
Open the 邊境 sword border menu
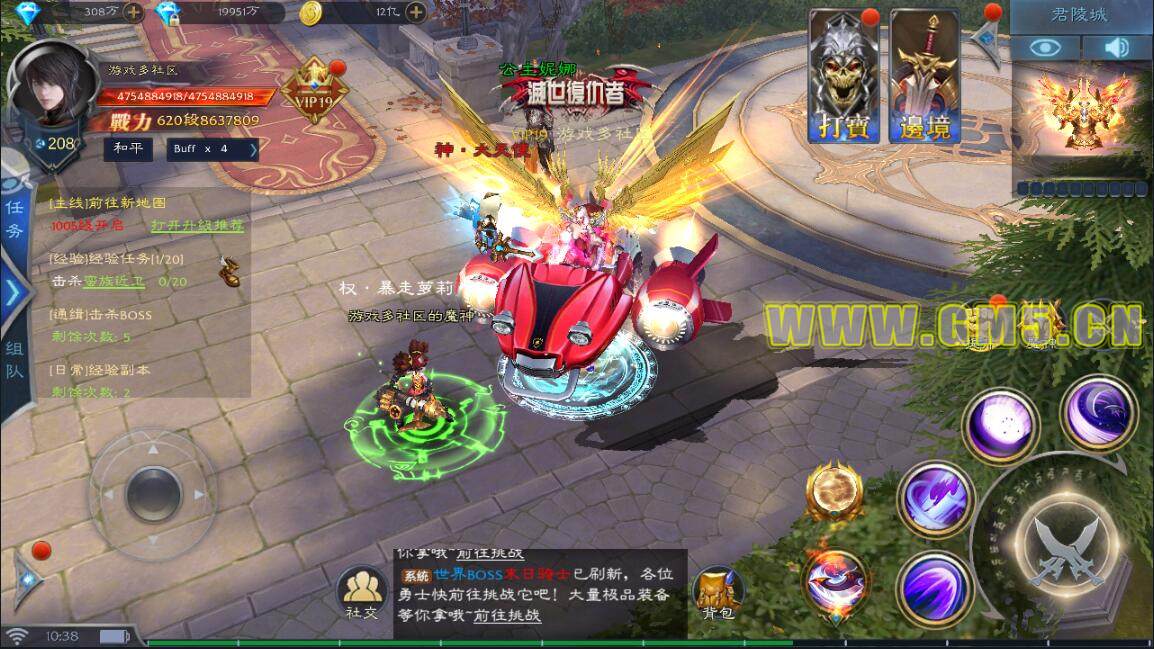coord(925,77)
